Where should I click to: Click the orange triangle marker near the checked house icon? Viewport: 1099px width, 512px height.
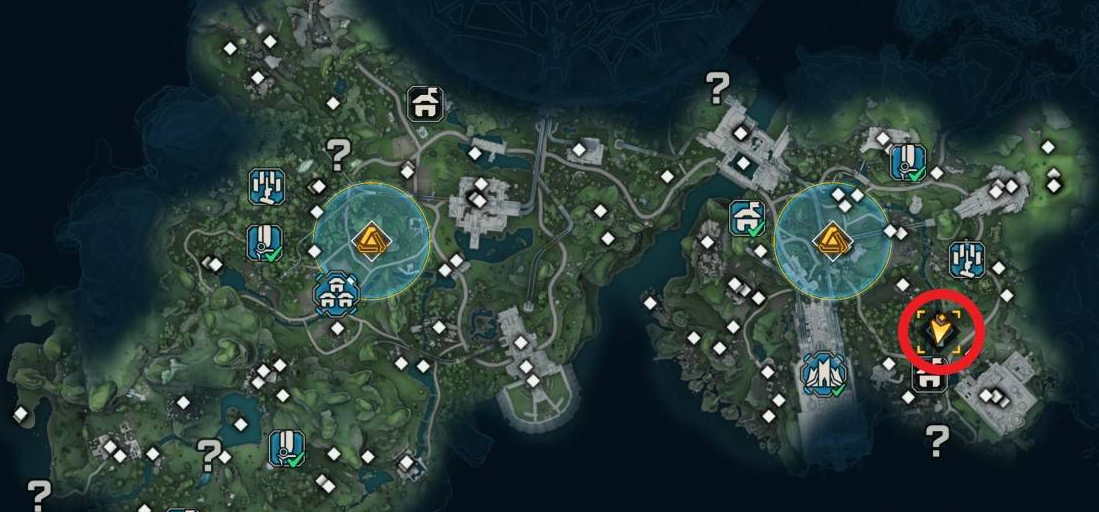[x=832, y=241]
